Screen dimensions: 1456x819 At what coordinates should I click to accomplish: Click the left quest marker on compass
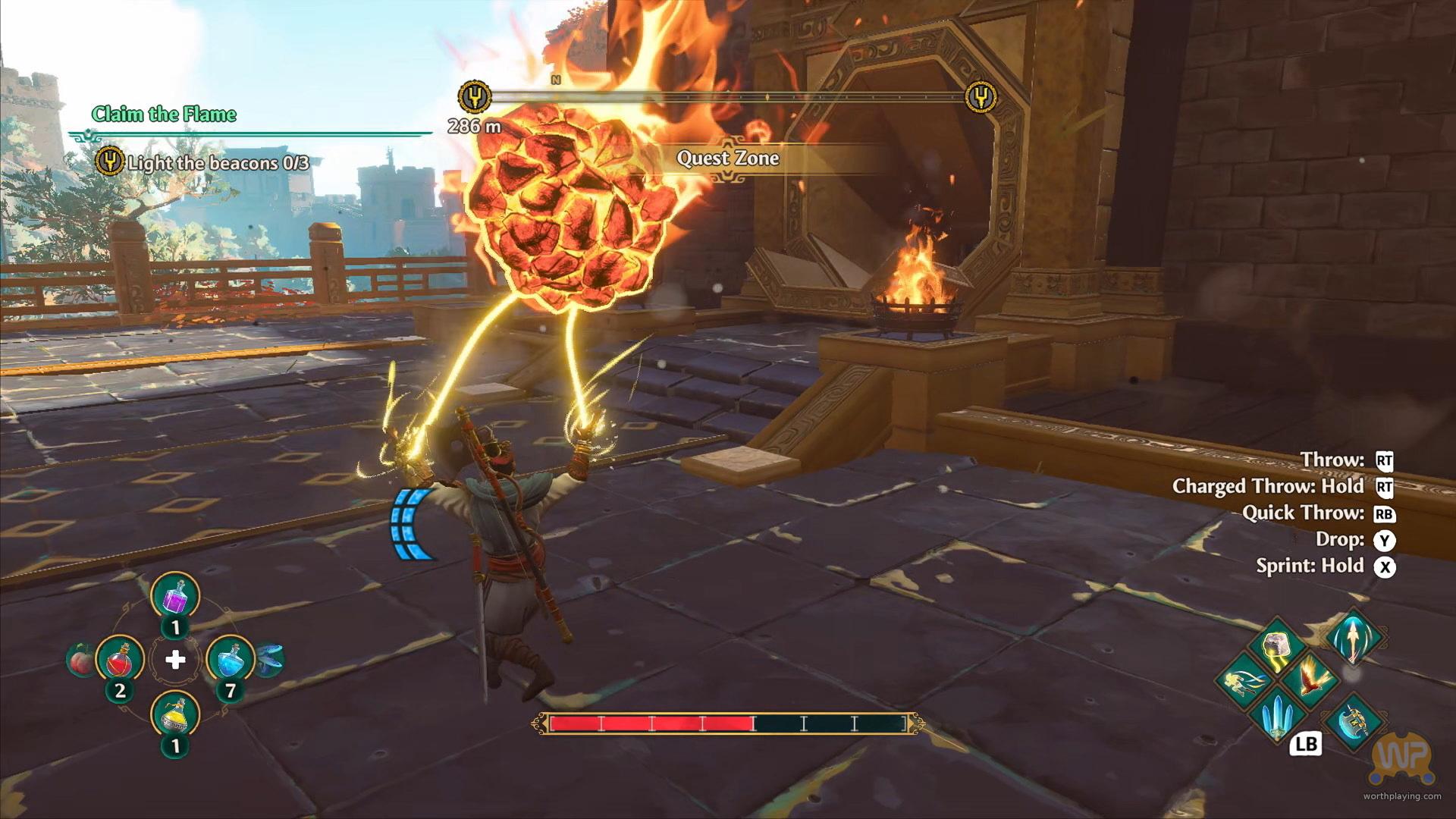coord(475,97)
